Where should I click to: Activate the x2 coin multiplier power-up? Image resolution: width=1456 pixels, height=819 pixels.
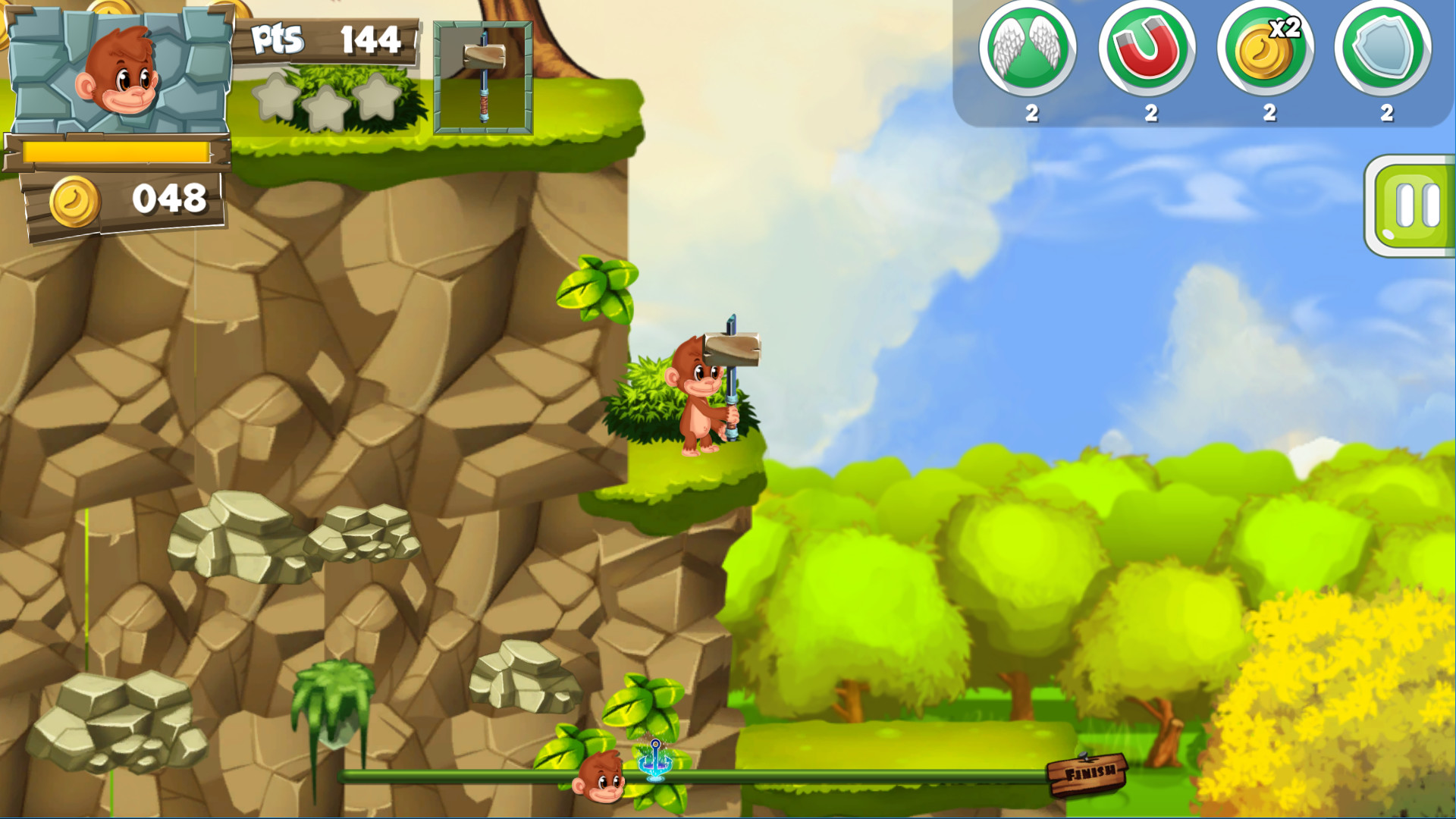[x=1268, y=49]
